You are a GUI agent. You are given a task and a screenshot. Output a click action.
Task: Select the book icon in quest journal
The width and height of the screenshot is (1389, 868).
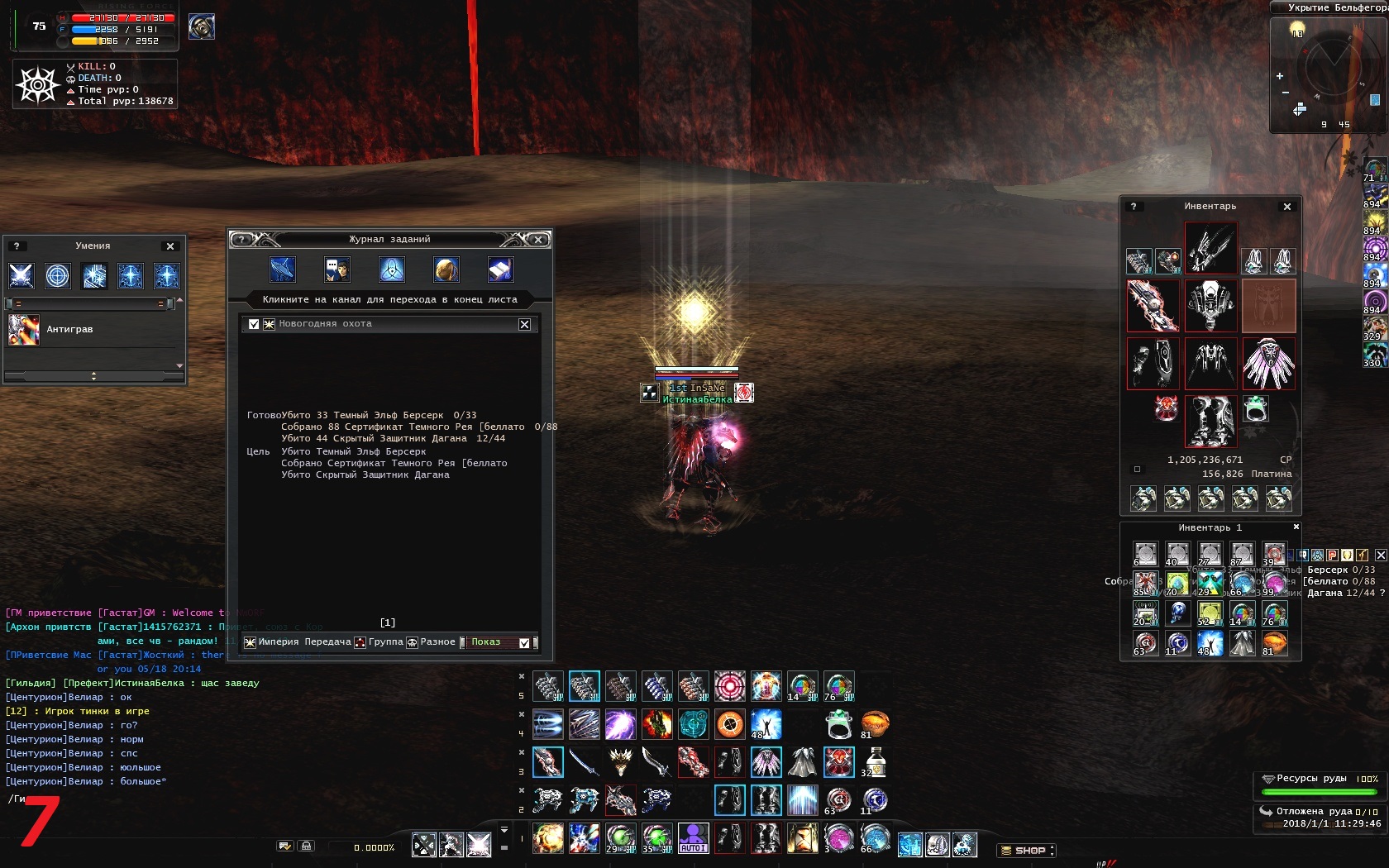click(500, 269)
